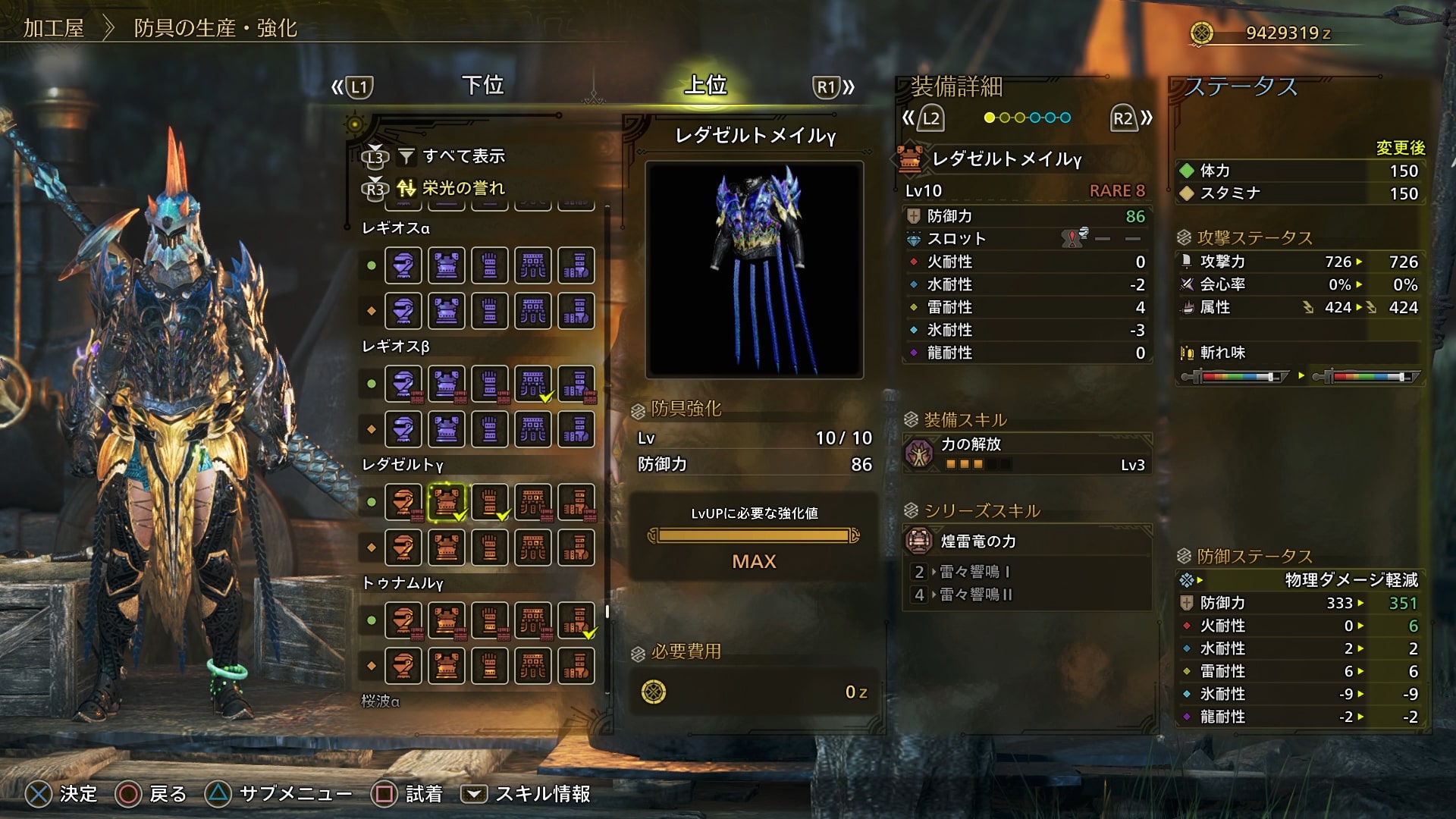This screenshot has width=1456, height=819.
Task: Show details for the 力の解放 skill
Action: (1028, 453)
